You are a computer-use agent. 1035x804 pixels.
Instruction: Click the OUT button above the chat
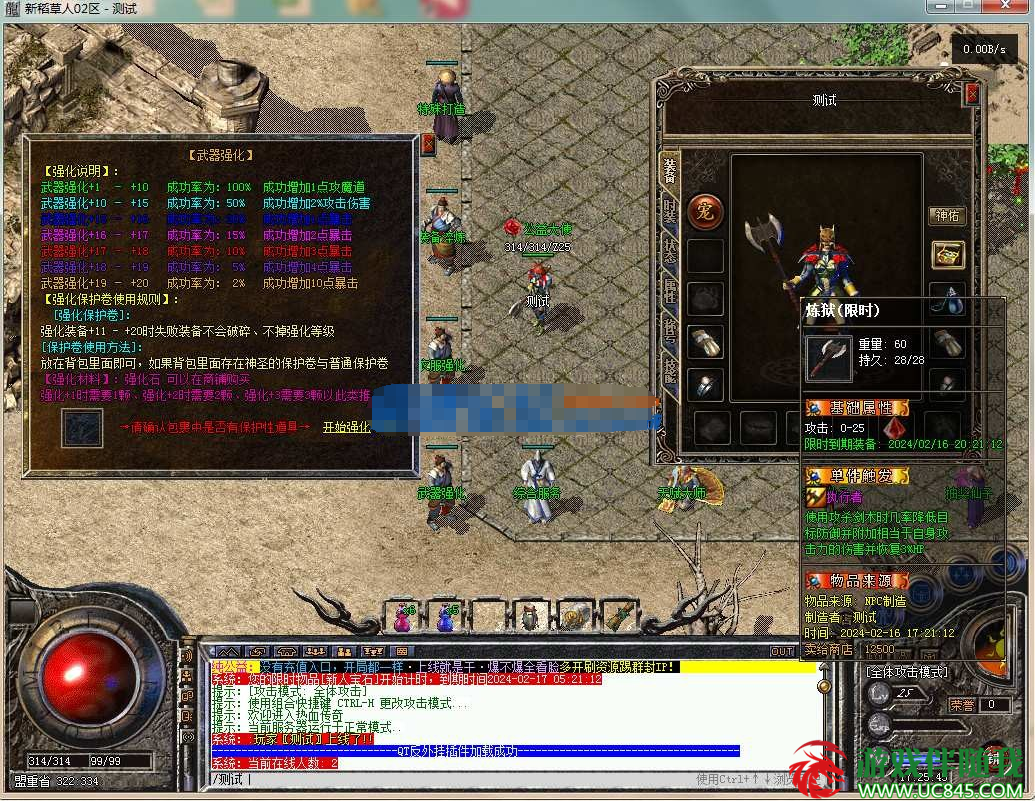click(x=782, y=651)
